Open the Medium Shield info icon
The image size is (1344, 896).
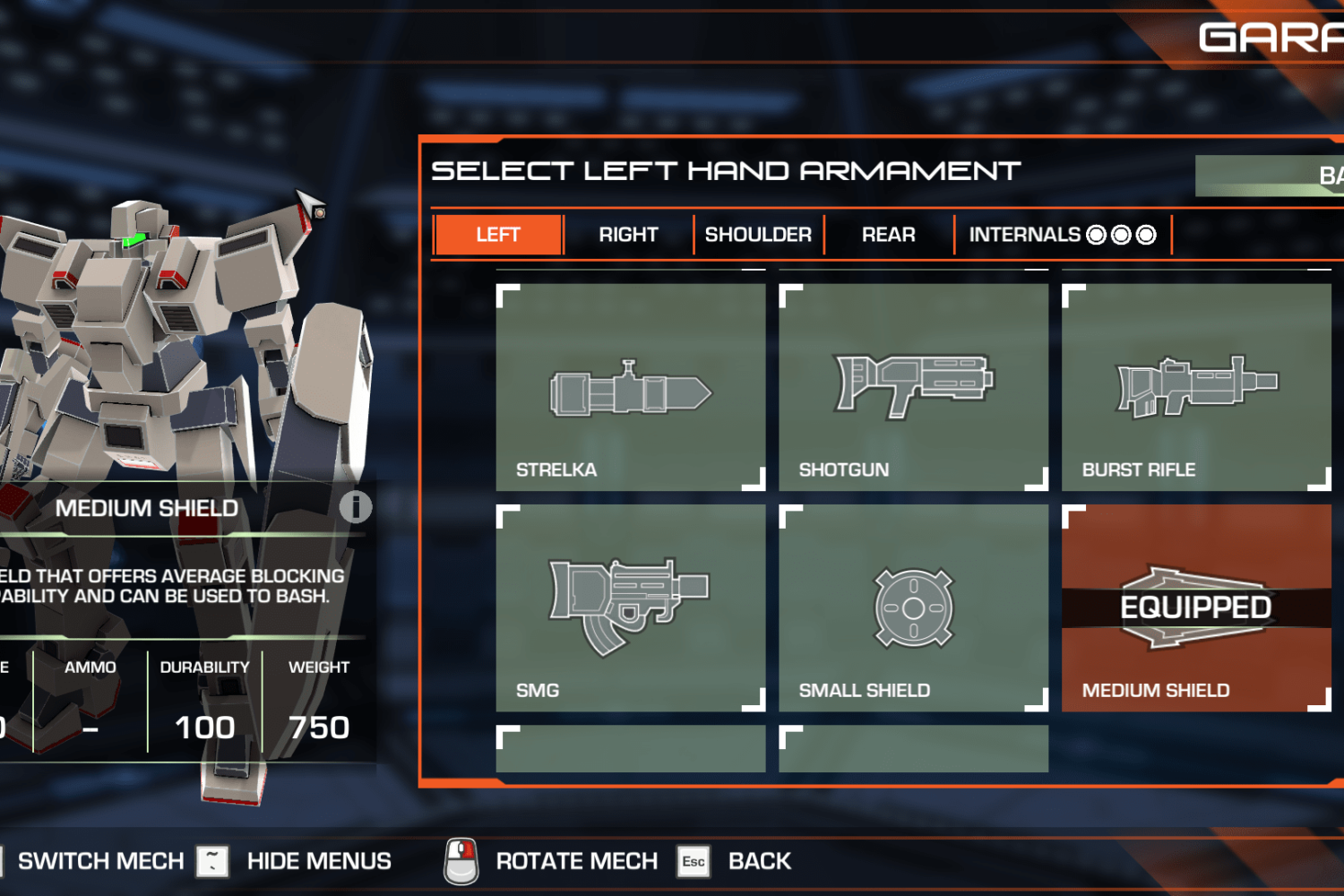(x=356, y=507)
